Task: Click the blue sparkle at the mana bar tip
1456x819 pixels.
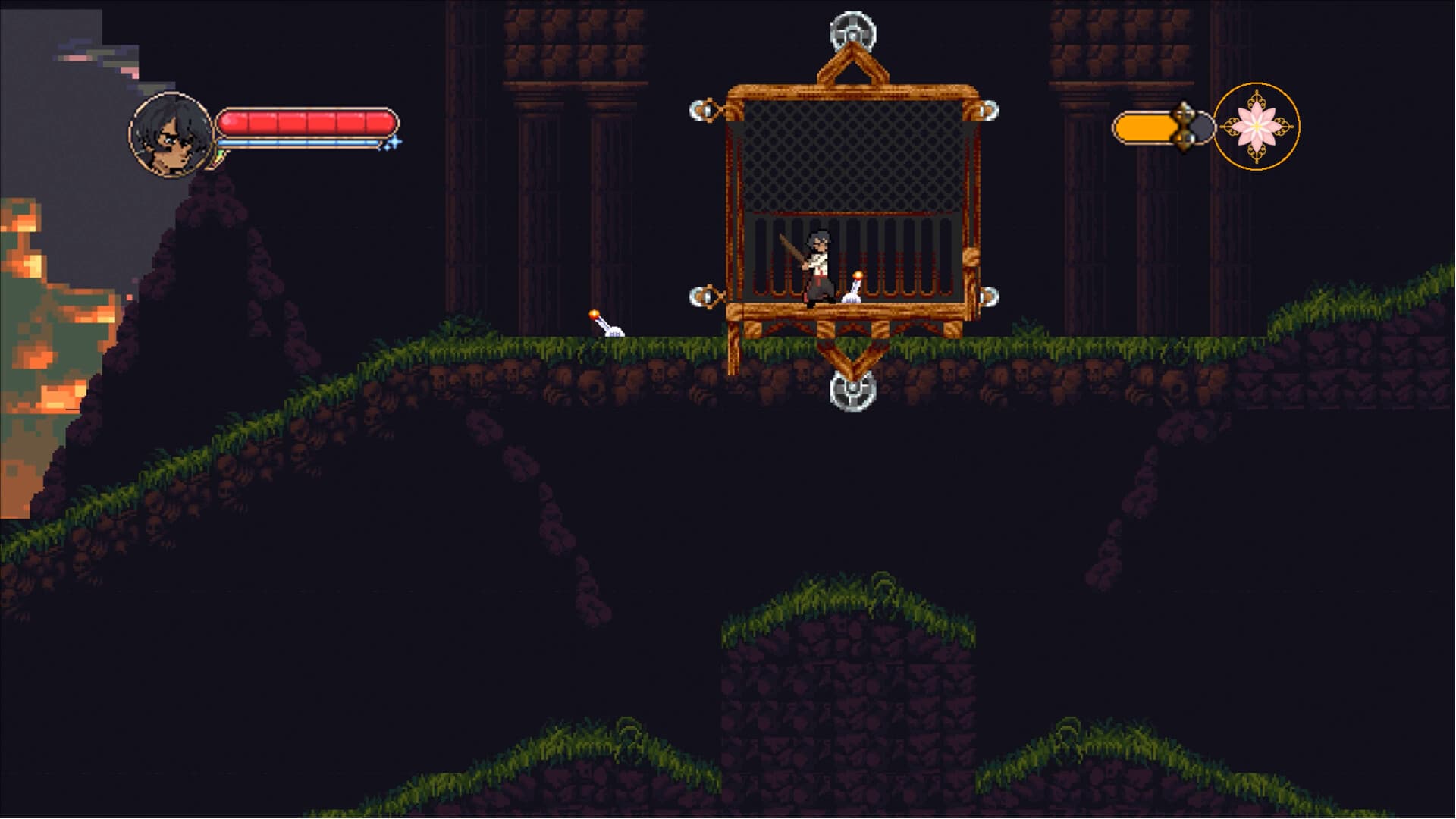Action: pos(391,143)
